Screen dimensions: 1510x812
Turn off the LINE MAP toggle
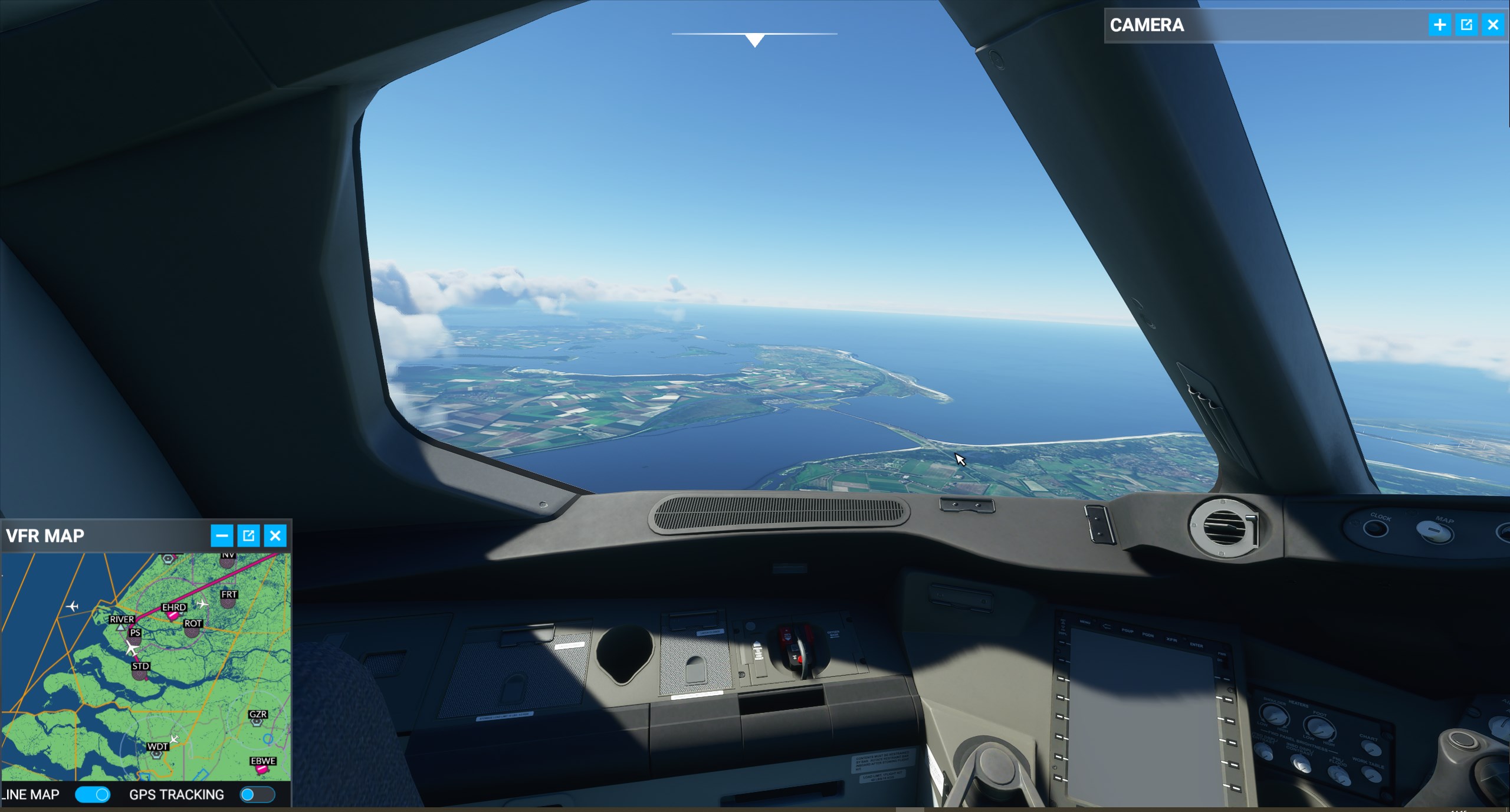(x=93, y=795)
